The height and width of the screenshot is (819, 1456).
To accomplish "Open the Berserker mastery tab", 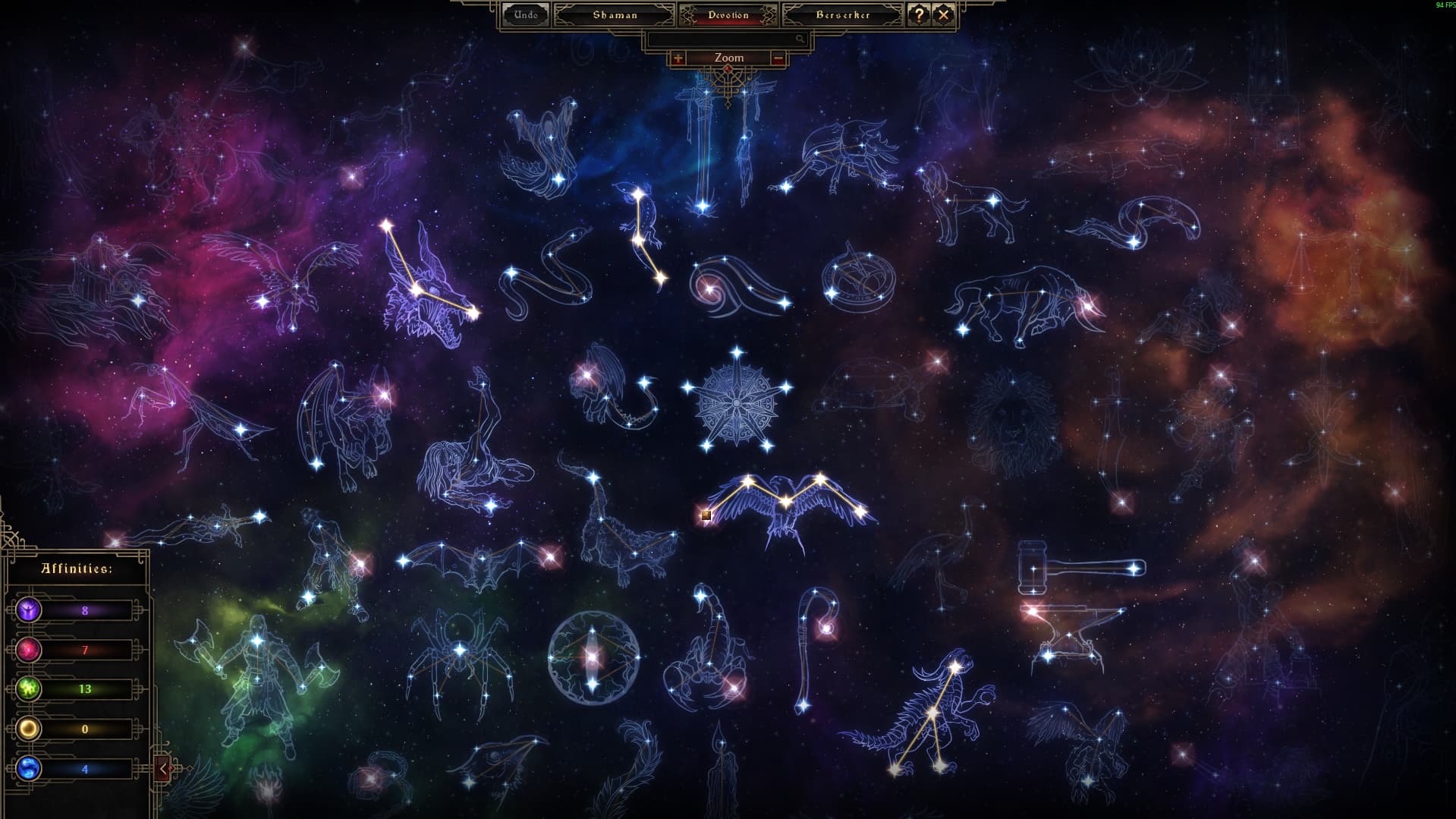I will tap(842, 14).
